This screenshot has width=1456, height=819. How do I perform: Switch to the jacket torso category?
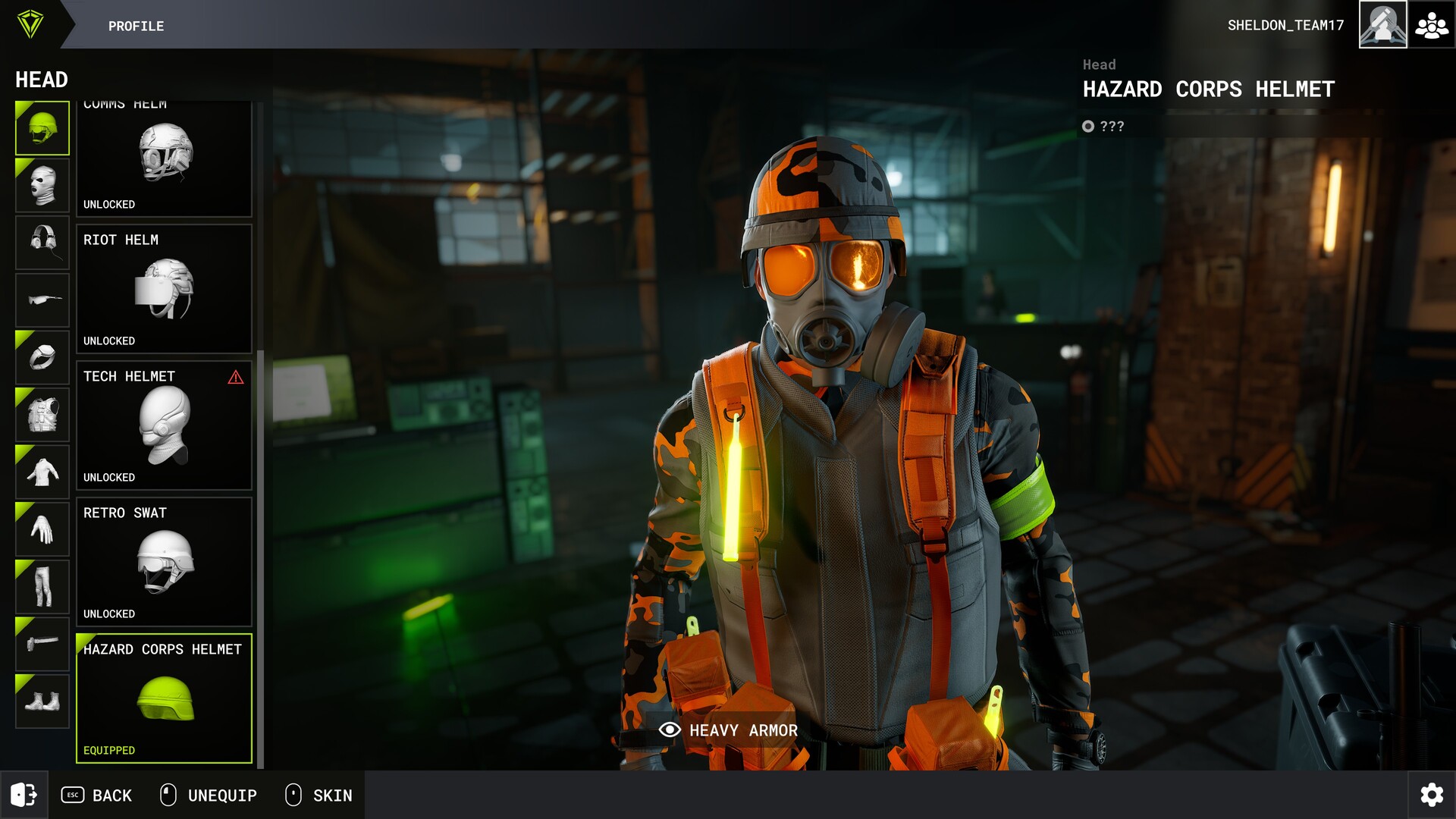coord(42,472)
